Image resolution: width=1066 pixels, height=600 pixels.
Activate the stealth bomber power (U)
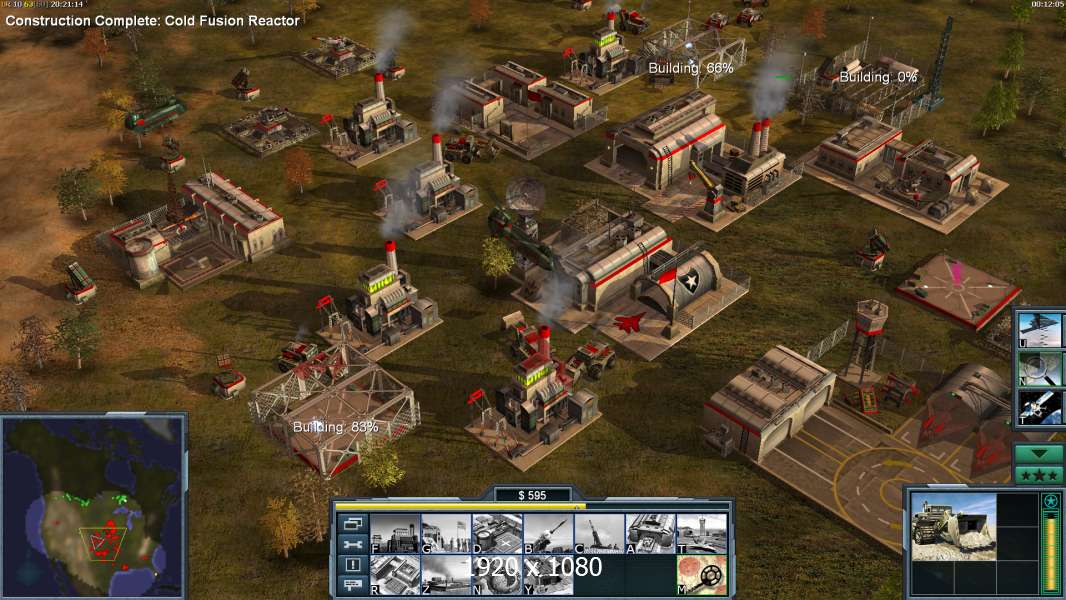click(x=1040, y=330)
